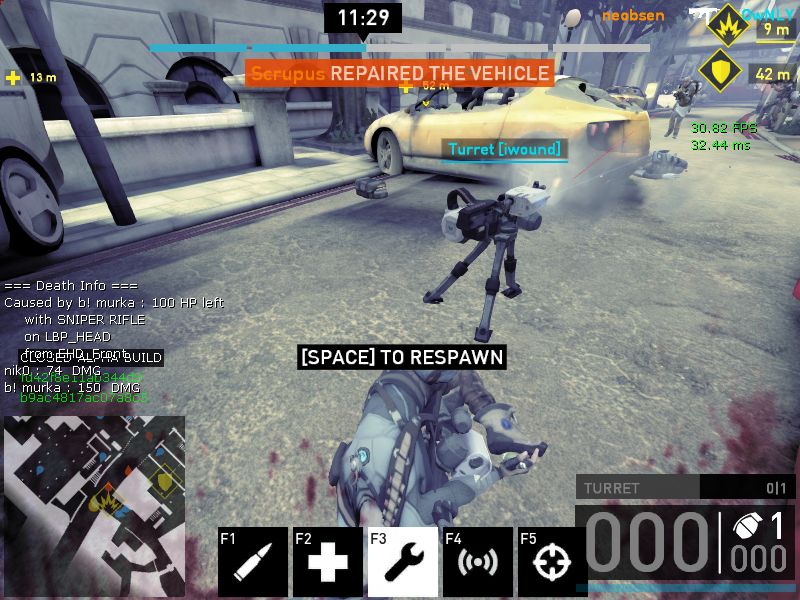Click the TURRET weapon label panel
The height and width of the screenshot is (600, 800).
pyautogui.click(x=638, y=488)
